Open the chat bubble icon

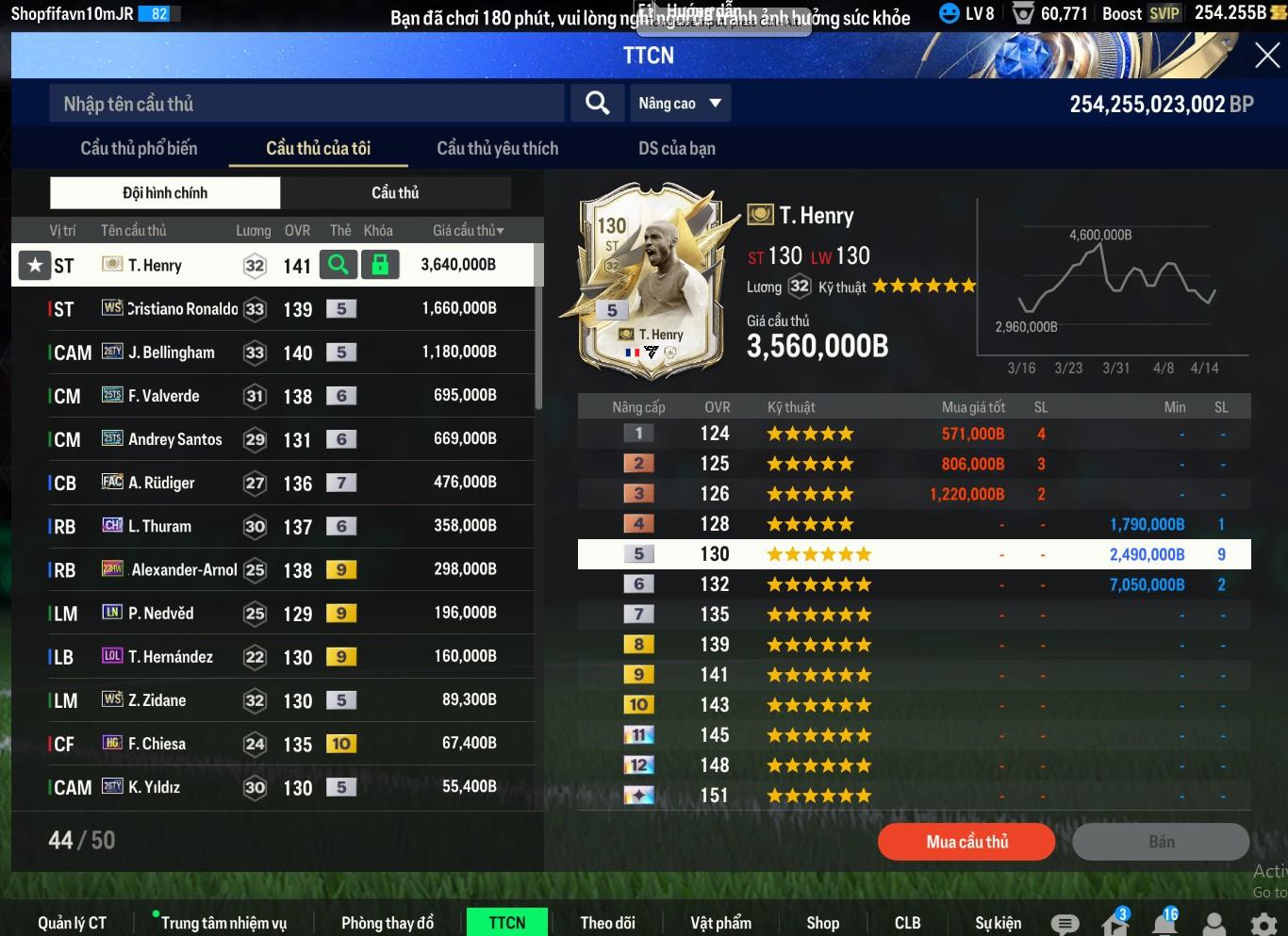[1065, 924]
